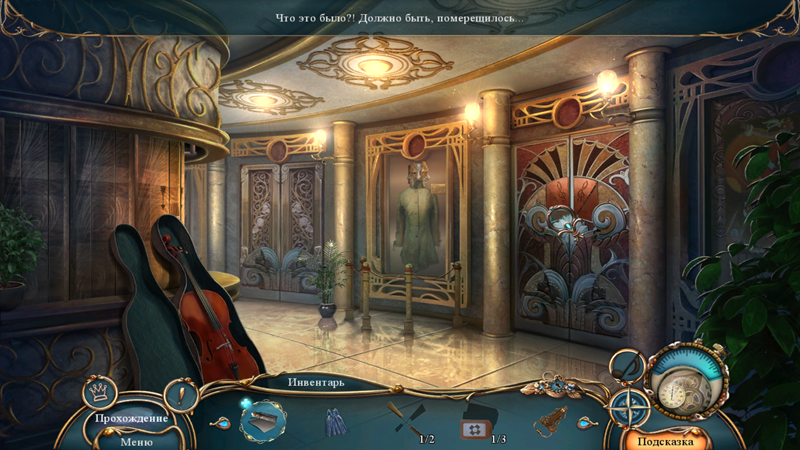This screenshot has height=450, width=800.
Task: Open the Прохождение walkthrough guide
Action: pos(131,418)
